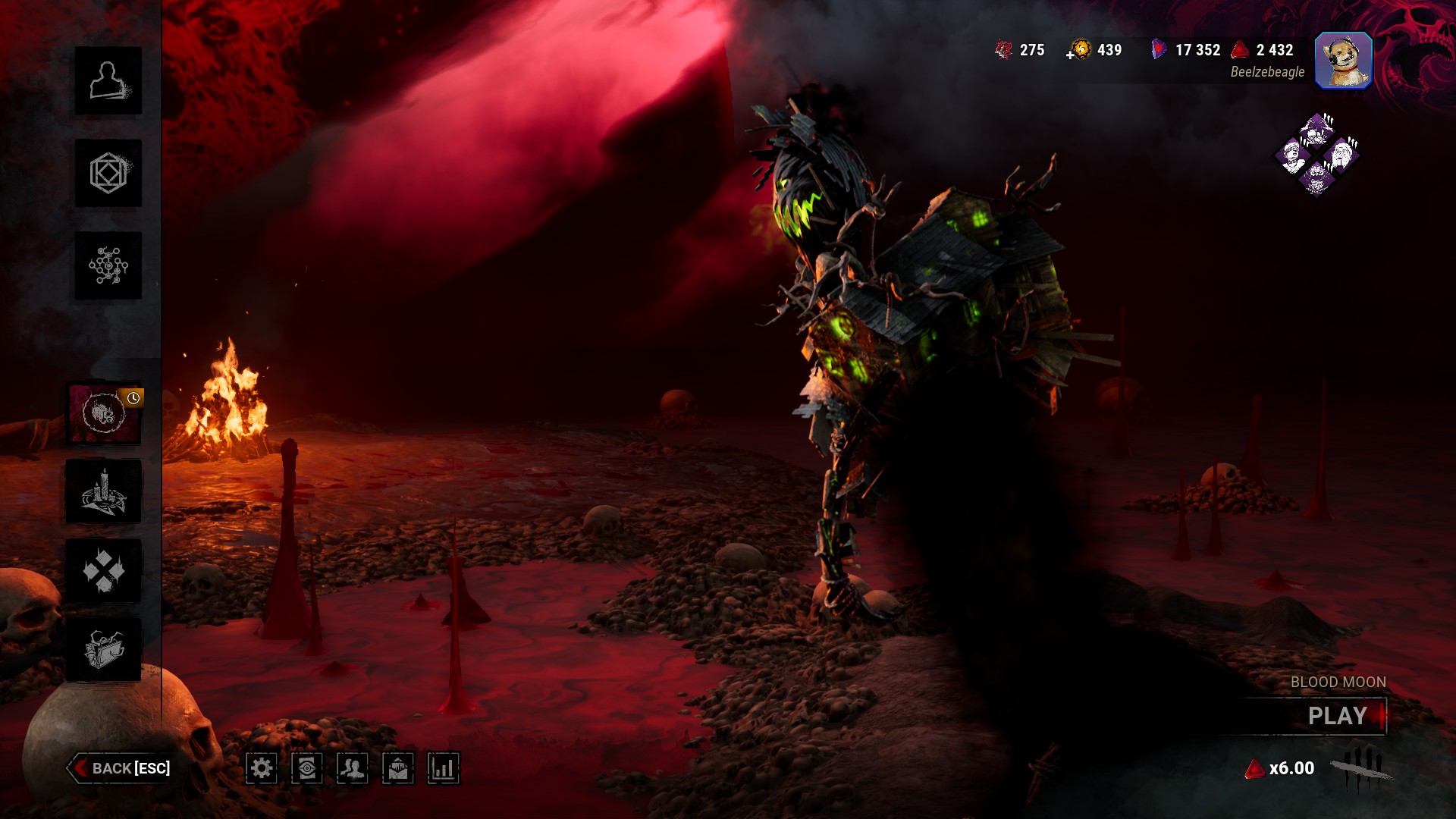Open the loadout hexagon icon
The image size is (1456, 819).
[x=108, y=174]
